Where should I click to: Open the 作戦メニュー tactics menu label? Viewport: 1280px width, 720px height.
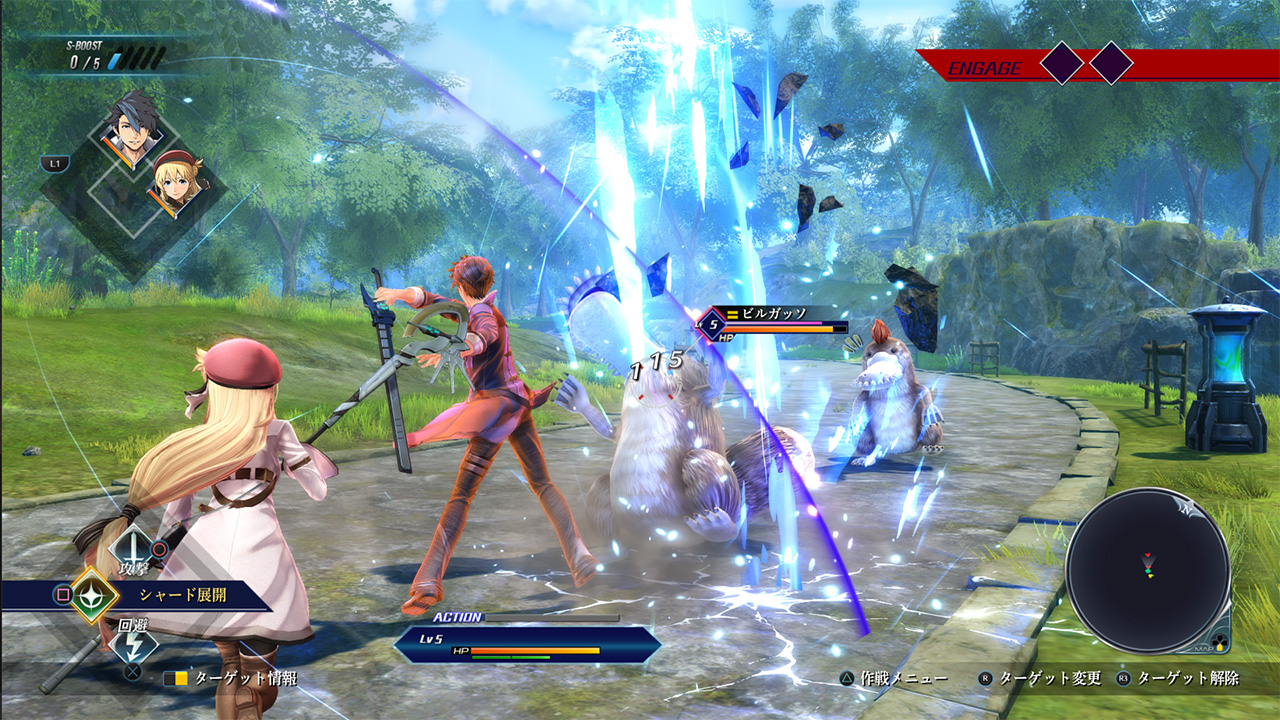(x=905, y=678)
